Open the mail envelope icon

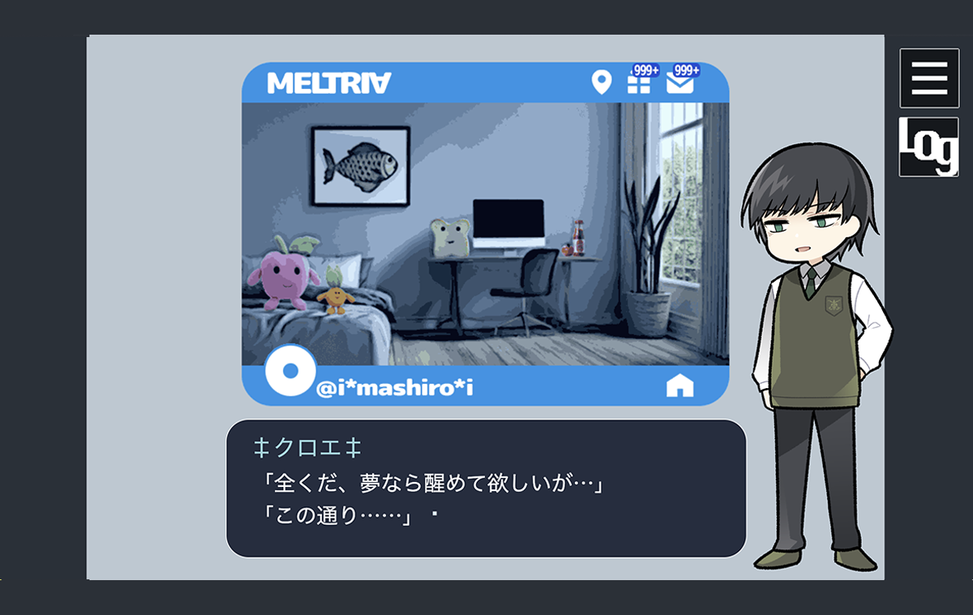[x=680, y=83]
